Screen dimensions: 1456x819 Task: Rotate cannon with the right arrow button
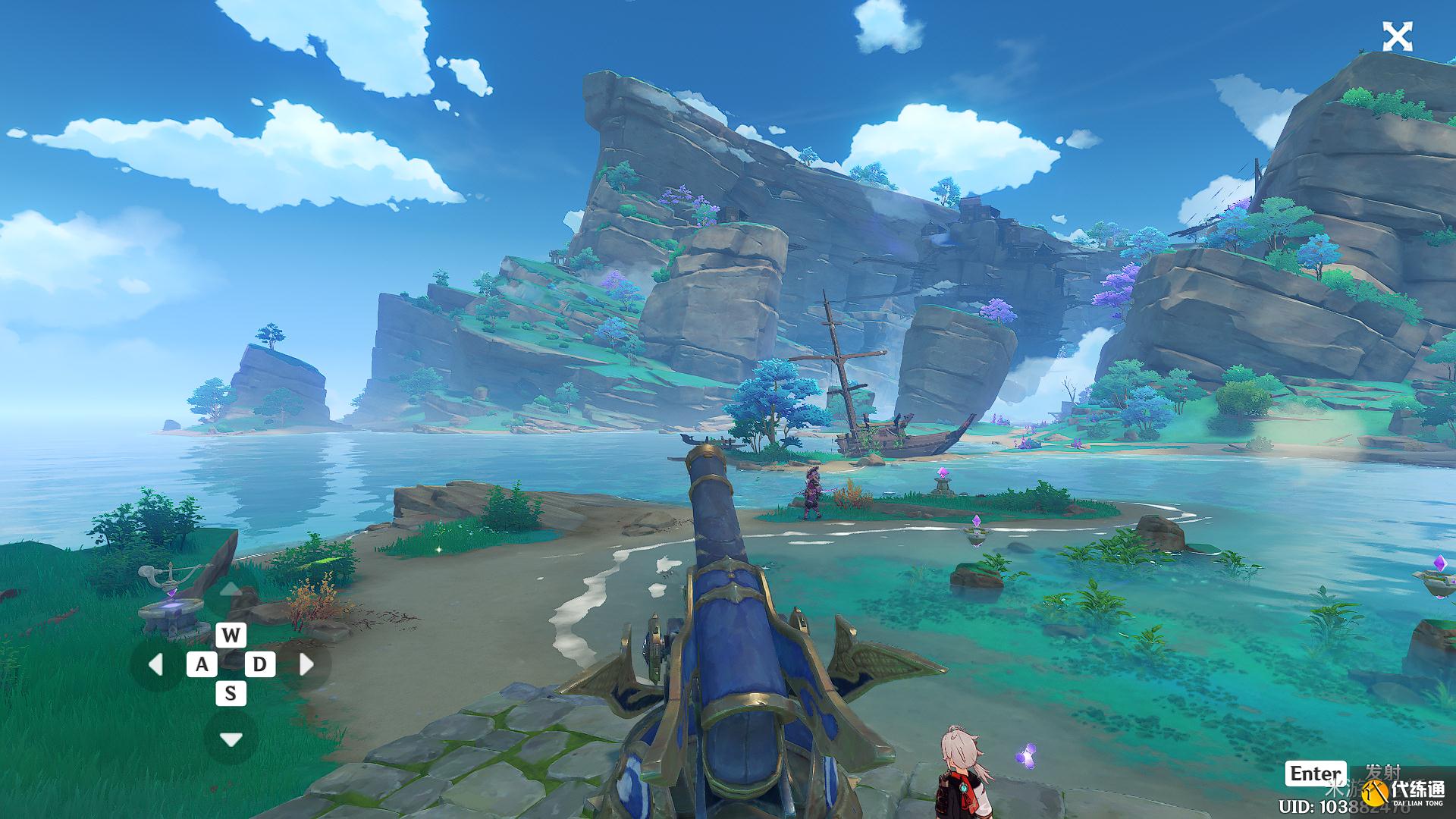(306, 665)
